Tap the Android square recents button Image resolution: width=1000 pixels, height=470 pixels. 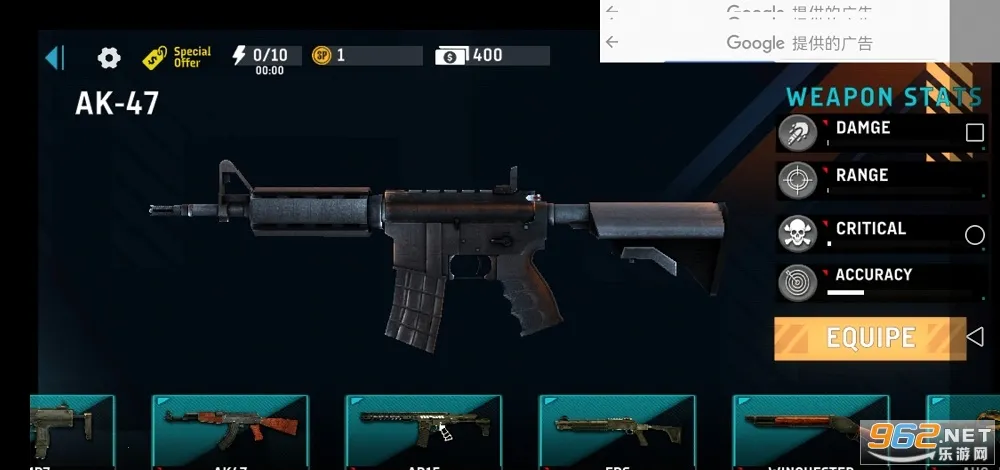974,132
